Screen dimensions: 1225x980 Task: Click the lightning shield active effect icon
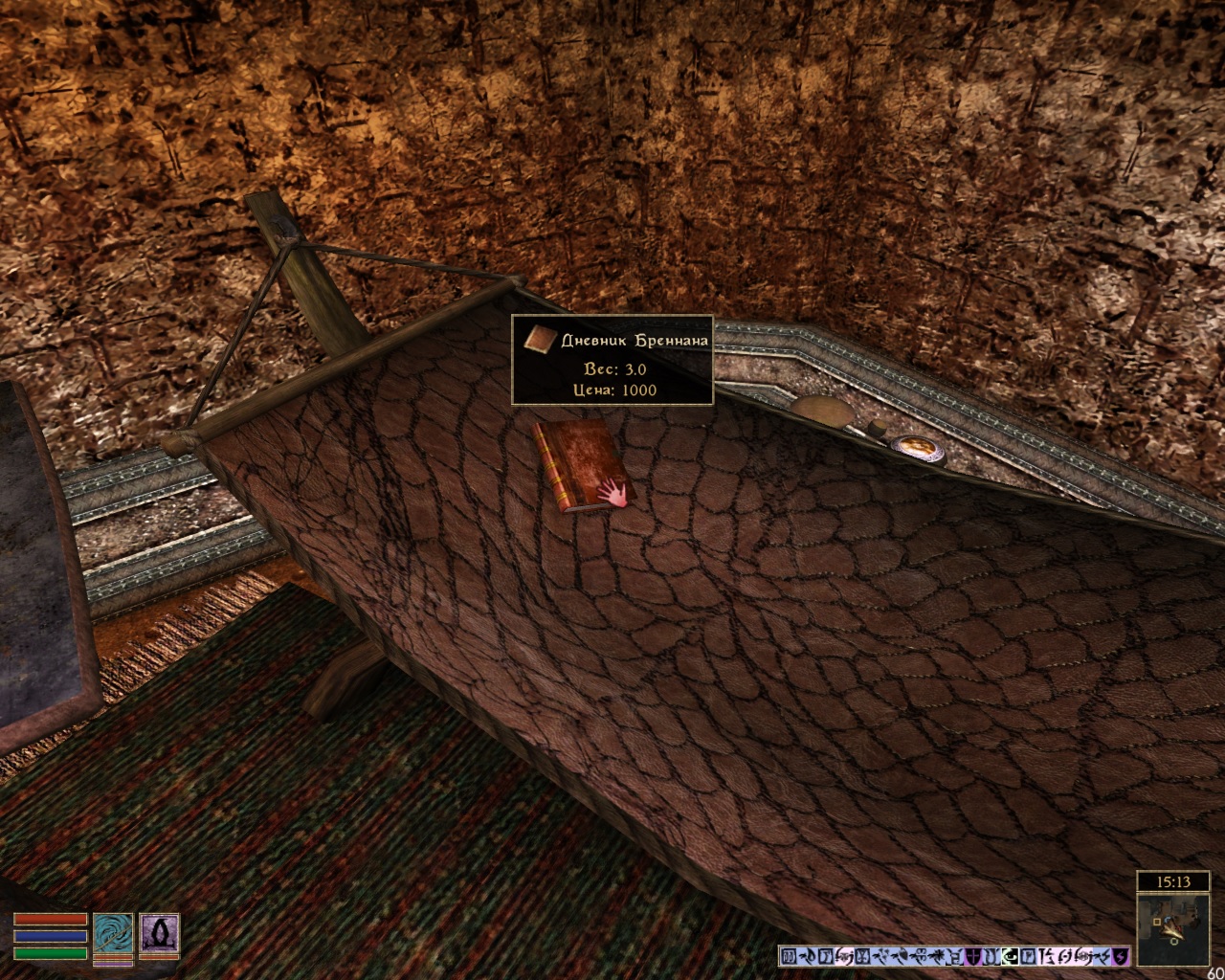[x=1120, y=955]
